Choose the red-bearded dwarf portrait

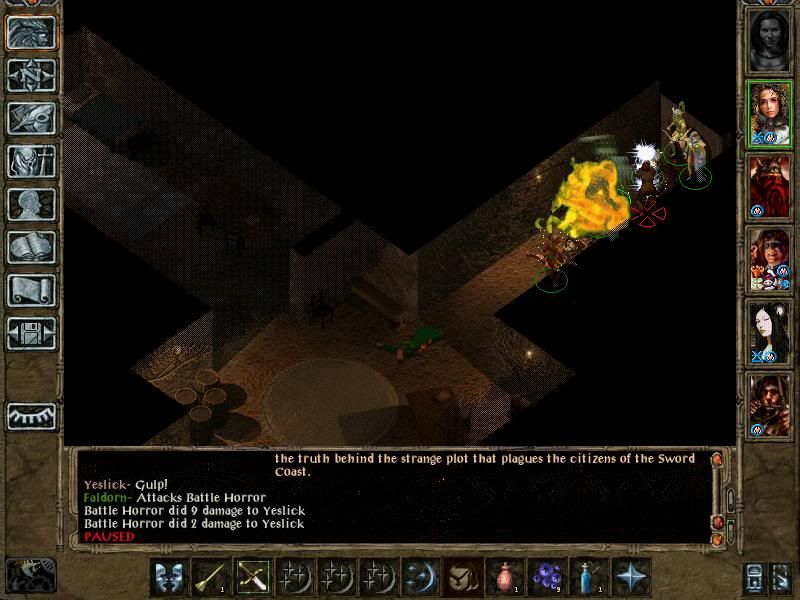point(771,186)
